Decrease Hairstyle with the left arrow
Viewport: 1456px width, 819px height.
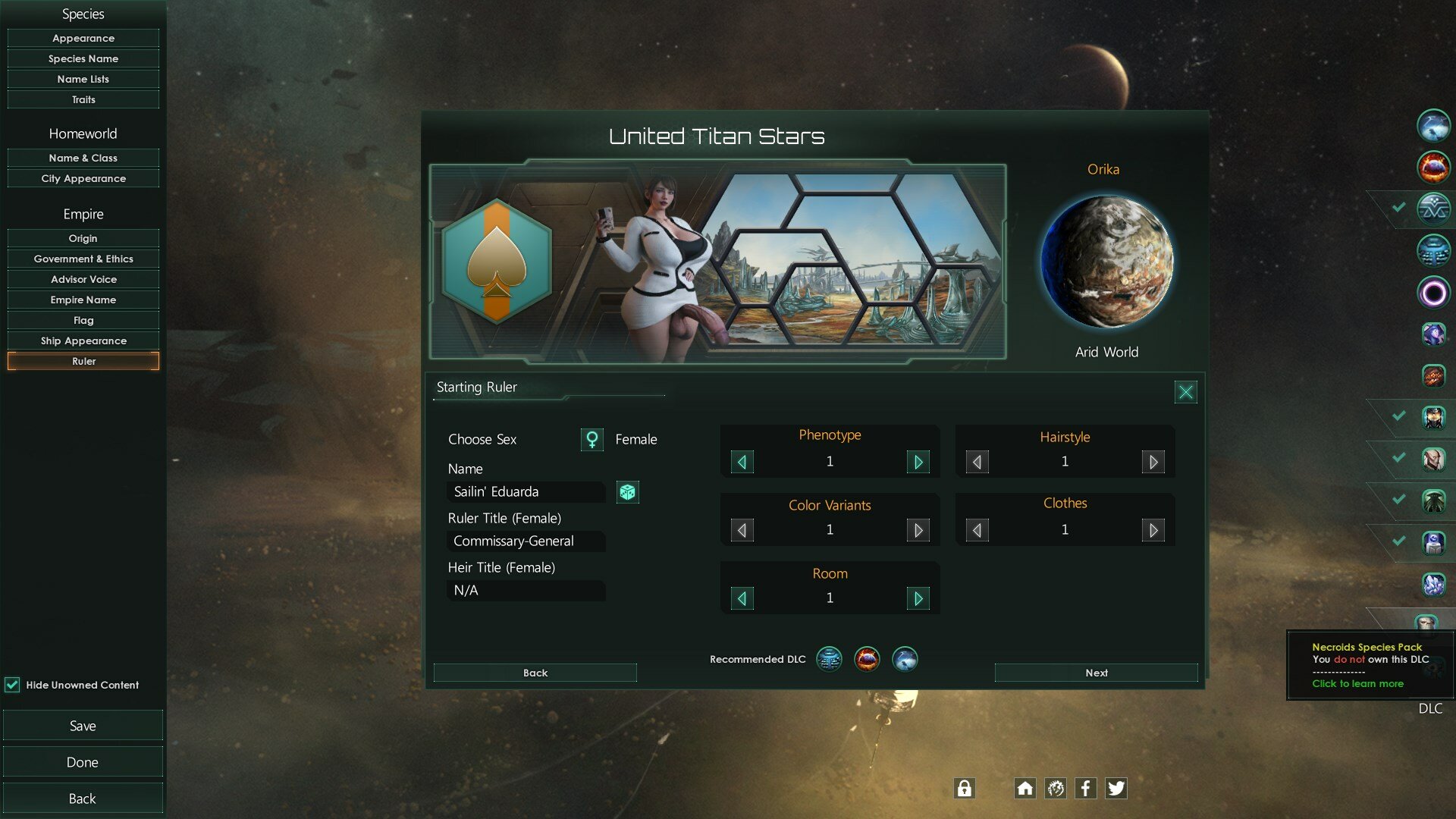(976, 461)
